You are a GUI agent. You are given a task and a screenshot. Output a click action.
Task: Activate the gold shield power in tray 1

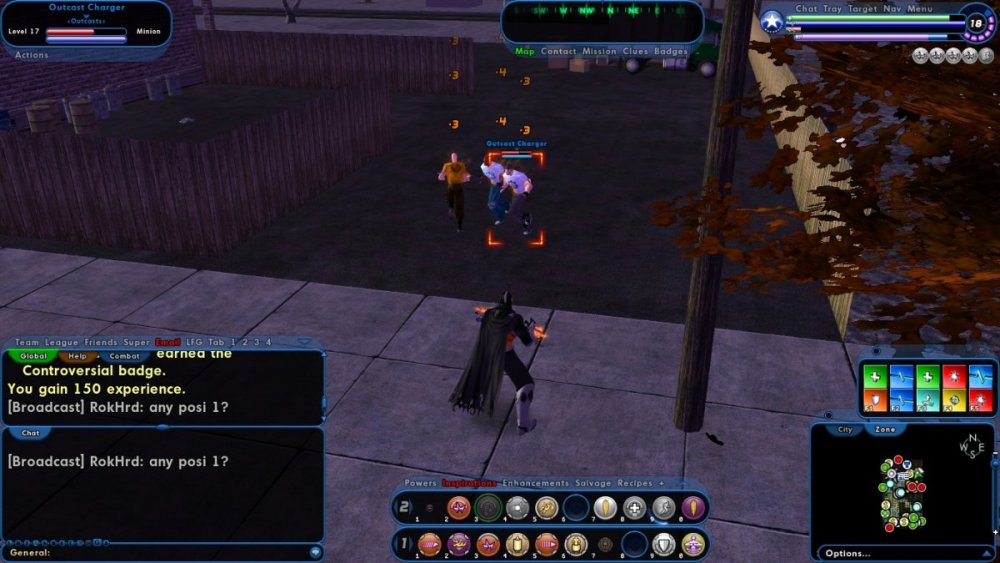661,544
